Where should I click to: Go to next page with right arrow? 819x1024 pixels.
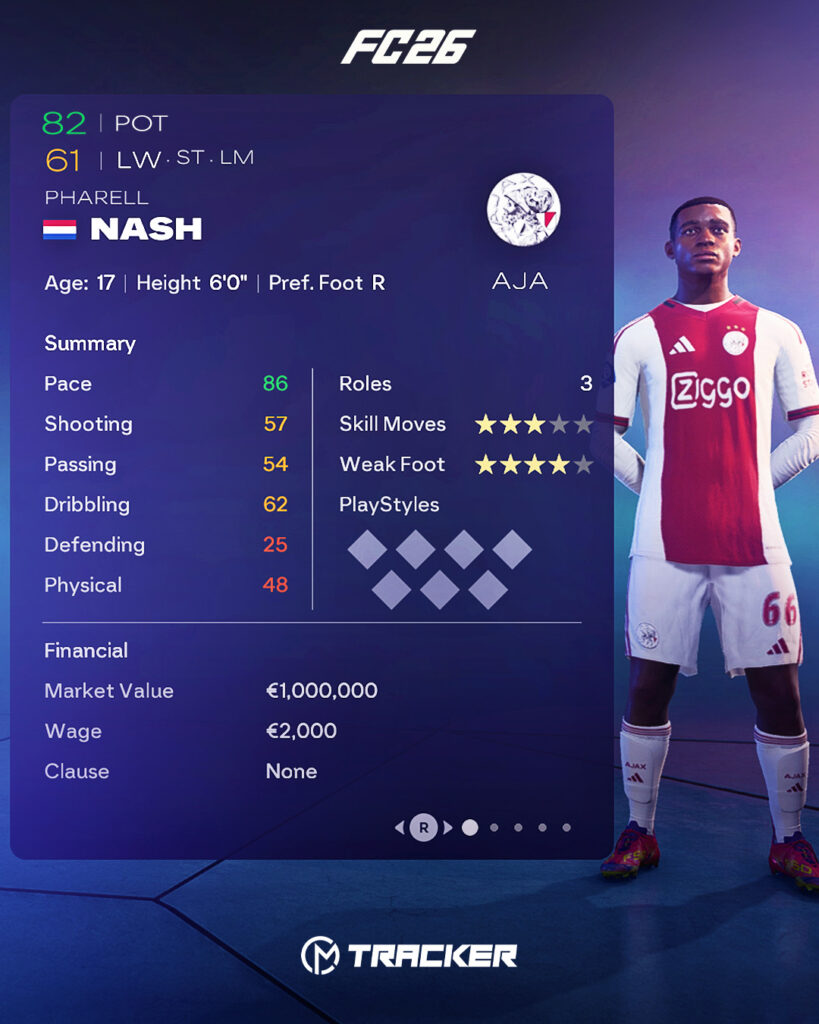click(x=448, y=827)
